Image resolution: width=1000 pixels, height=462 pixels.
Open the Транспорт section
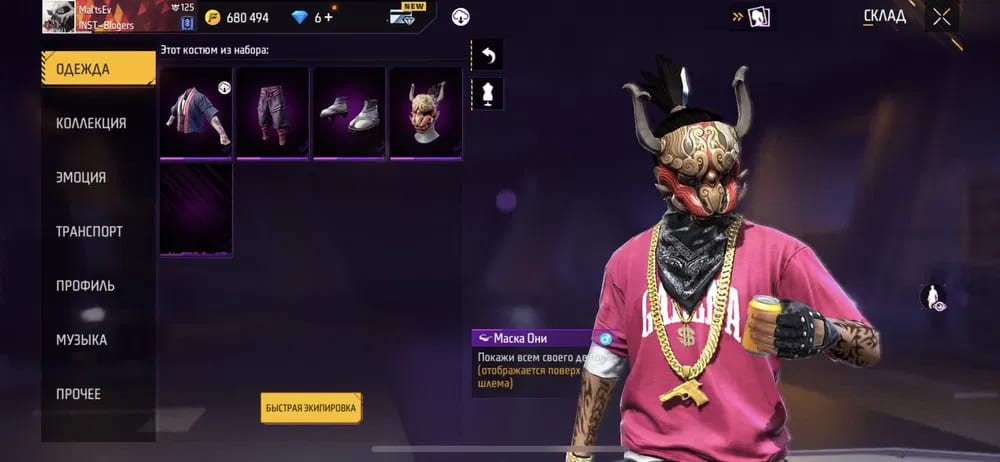coord(89,231)
